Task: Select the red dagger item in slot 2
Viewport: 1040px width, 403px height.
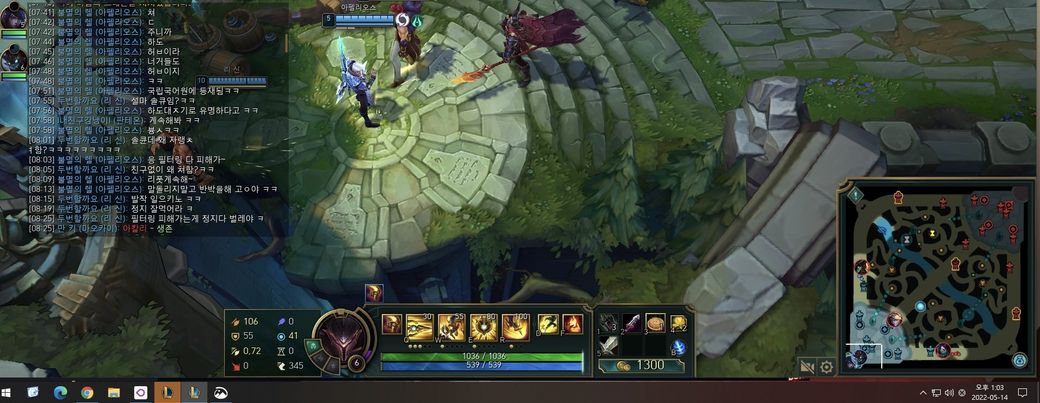Action: 632,323
